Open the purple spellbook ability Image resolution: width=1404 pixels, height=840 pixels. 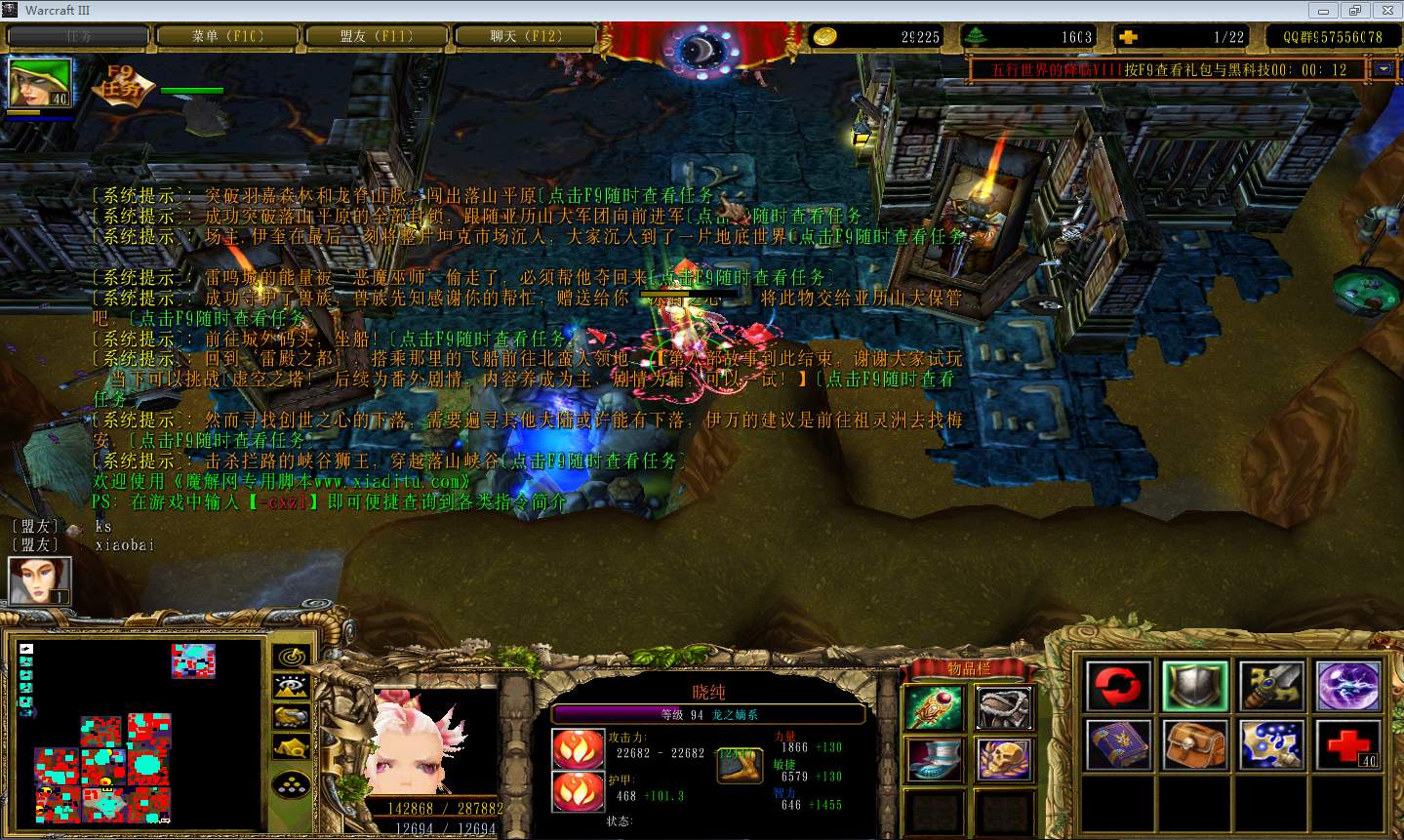[x=1118, y=745]
